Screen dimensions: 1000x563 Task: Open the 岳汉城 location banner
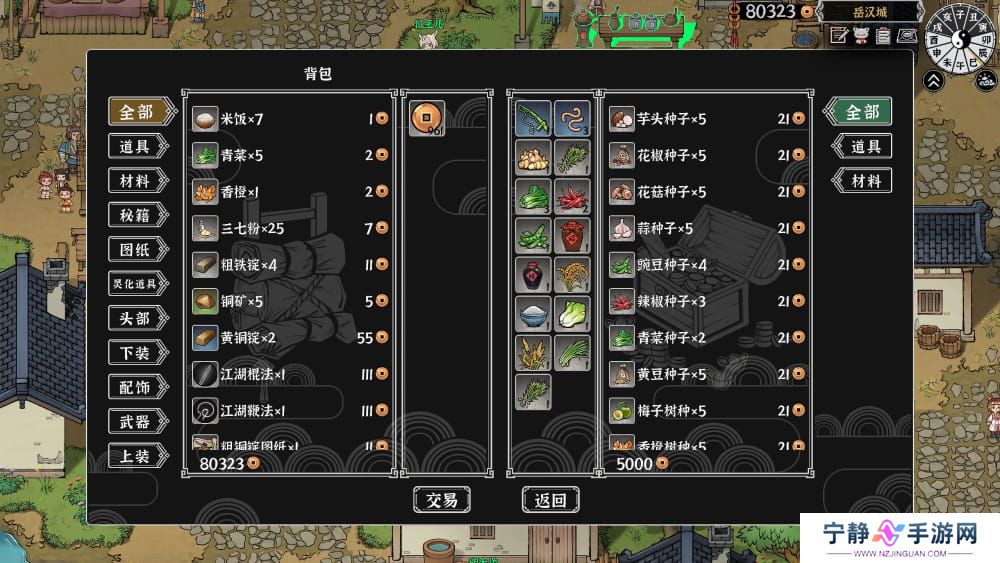(869, 13)
